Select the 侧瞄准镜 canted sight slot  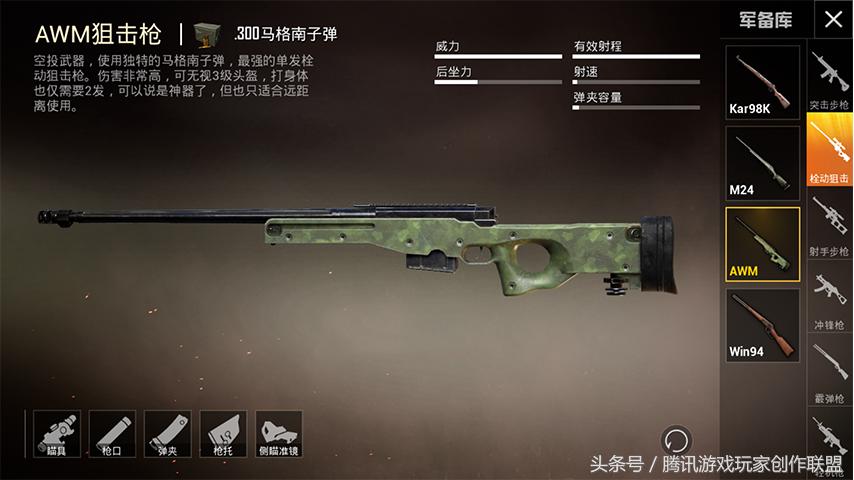click(x=279, y=433)
